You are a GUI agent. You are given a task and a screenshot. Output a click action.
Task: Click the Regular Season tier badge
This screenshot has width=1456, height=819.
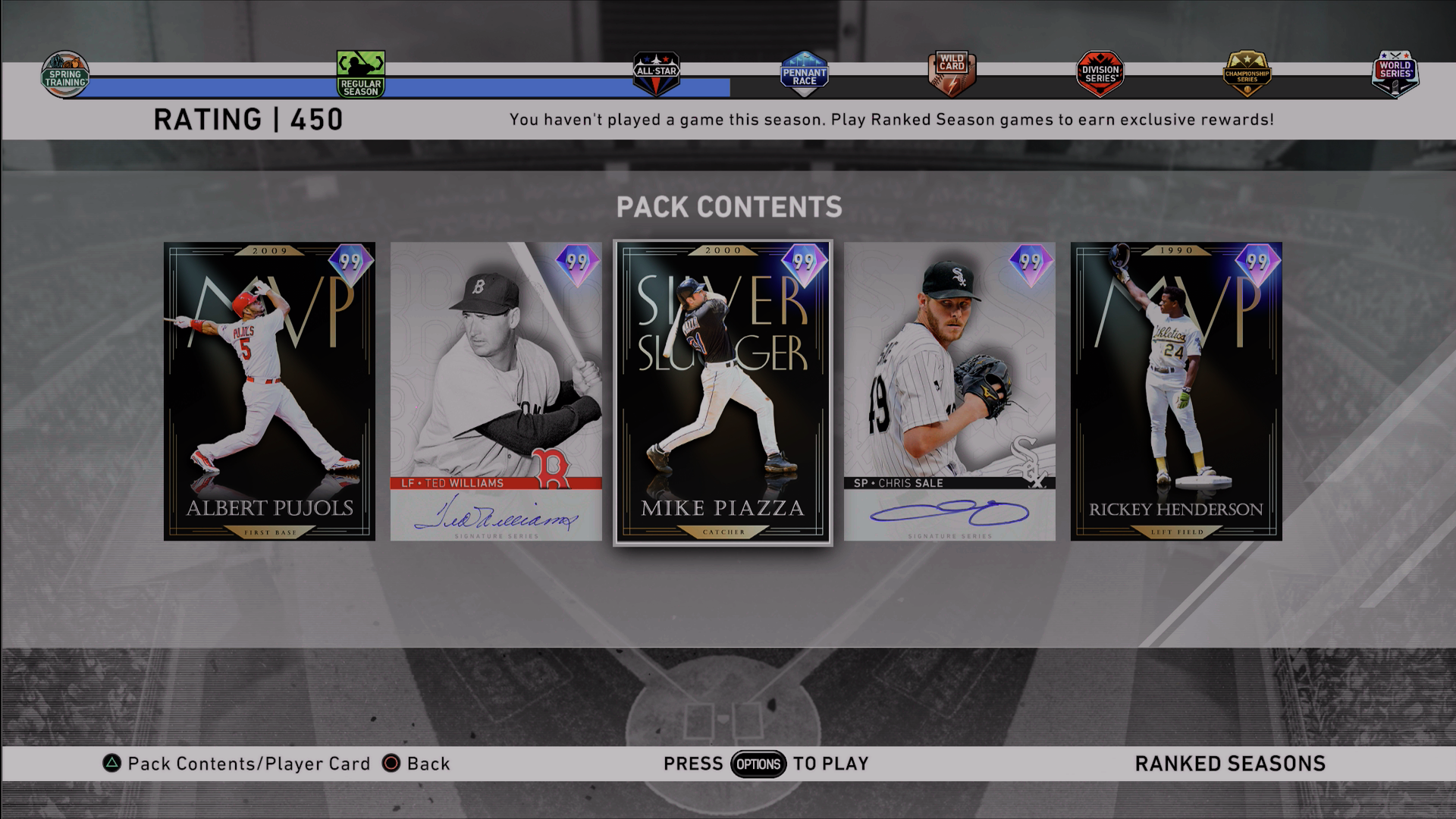point(361,74)
